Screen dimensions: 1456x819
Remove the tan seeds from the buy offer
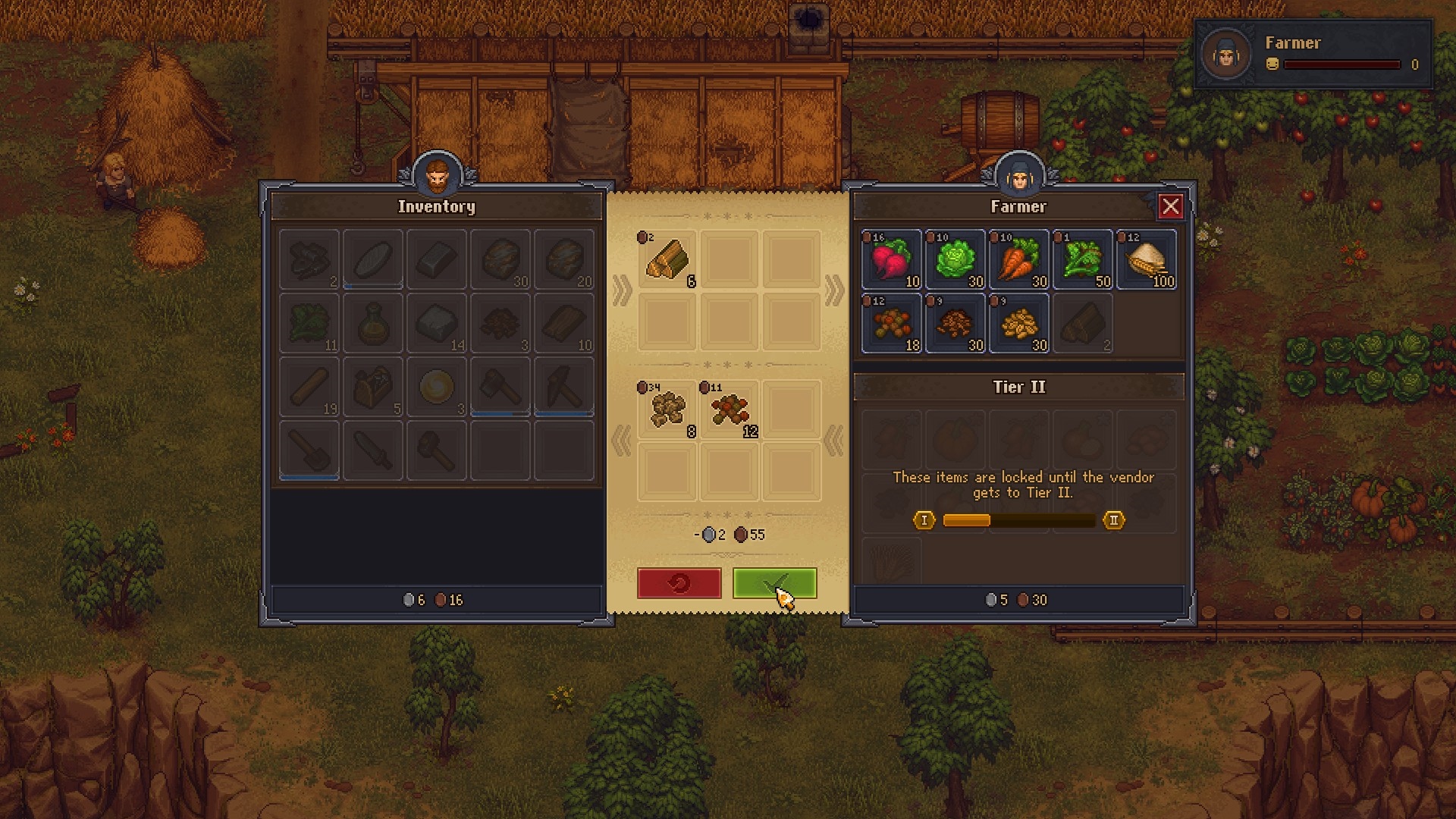coord(667,410)
